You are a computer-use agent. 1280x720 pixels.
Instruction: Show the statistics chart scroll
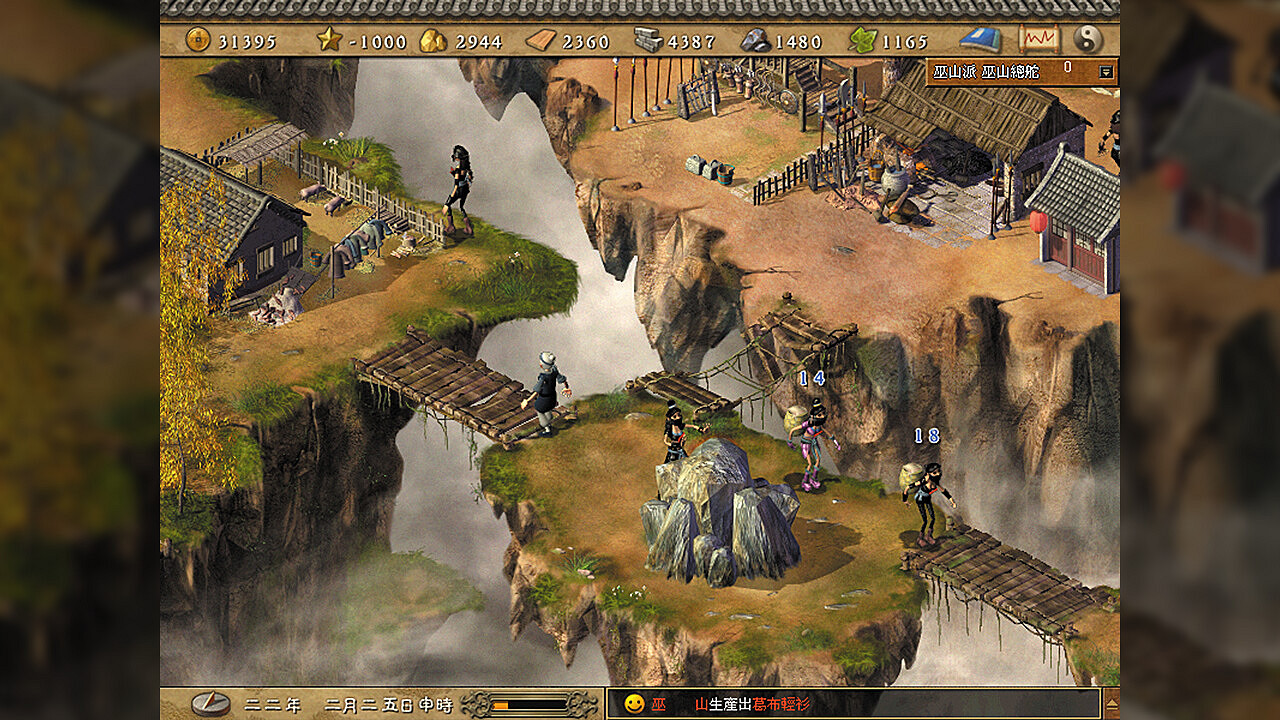pos(1039,39)
